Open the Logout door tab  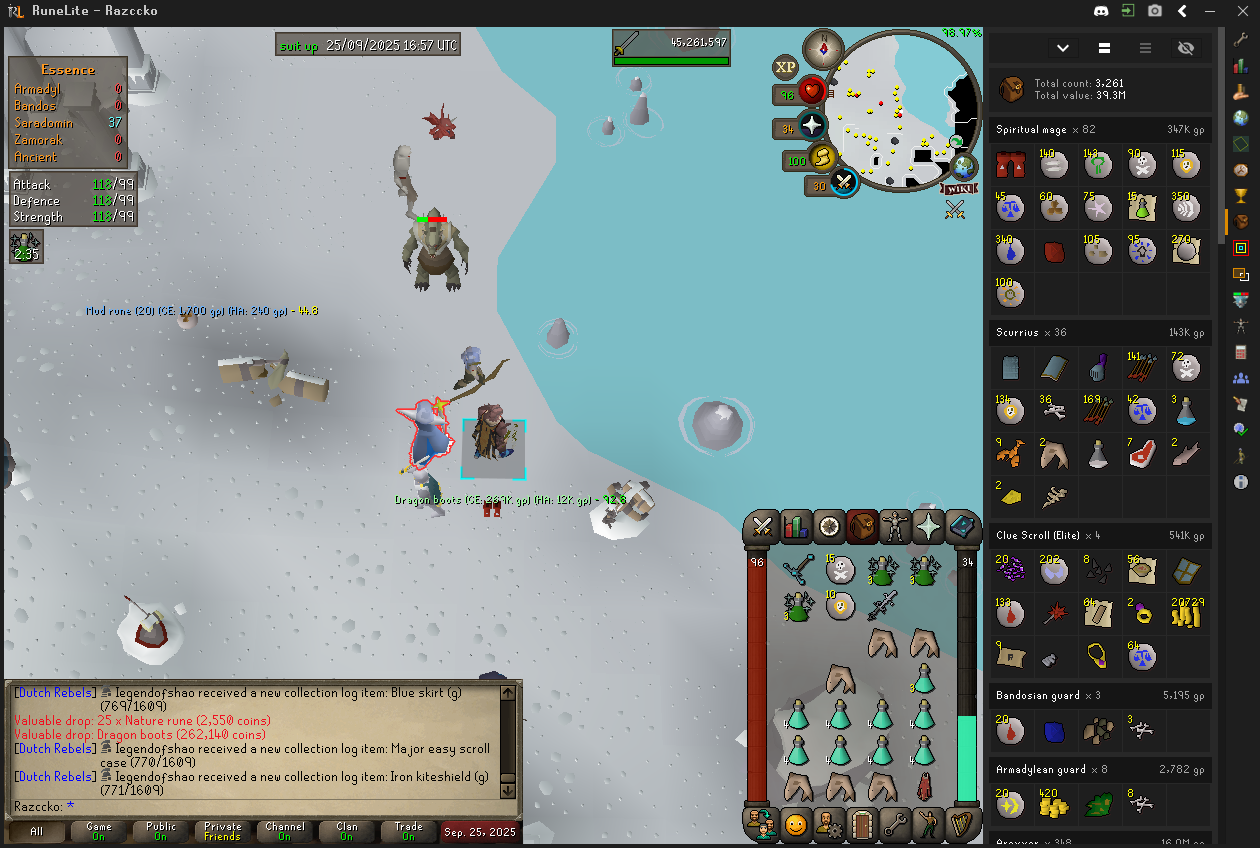pyautogui.click(x=861, y=825)
